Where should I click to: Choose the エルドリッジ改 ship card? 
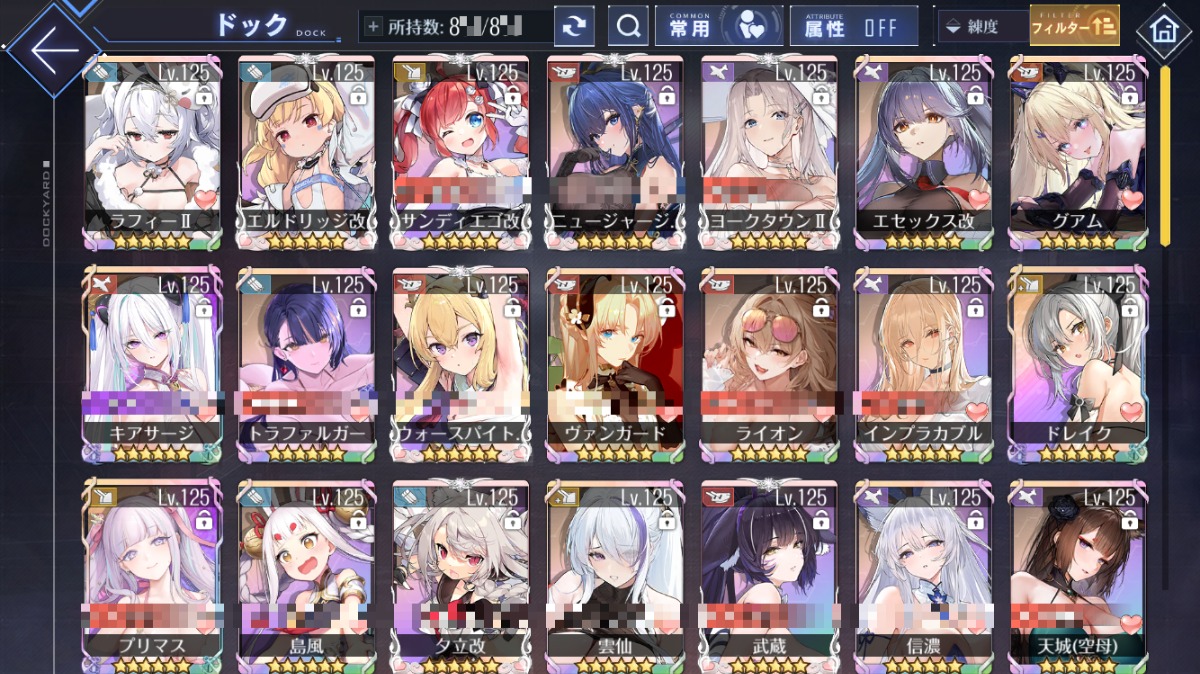coord(306,150)
